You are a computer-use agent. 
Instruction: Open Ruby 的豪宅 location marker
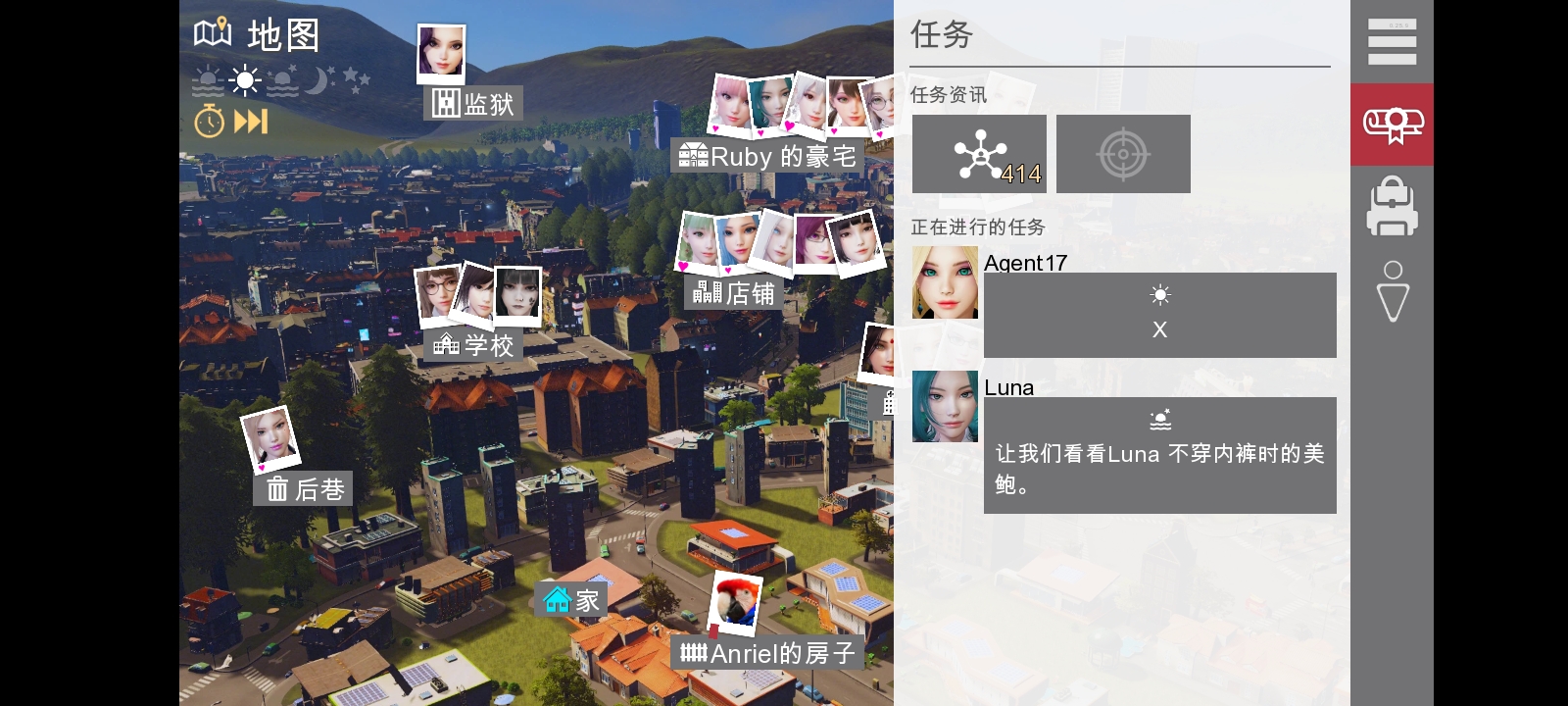point(766,157)
